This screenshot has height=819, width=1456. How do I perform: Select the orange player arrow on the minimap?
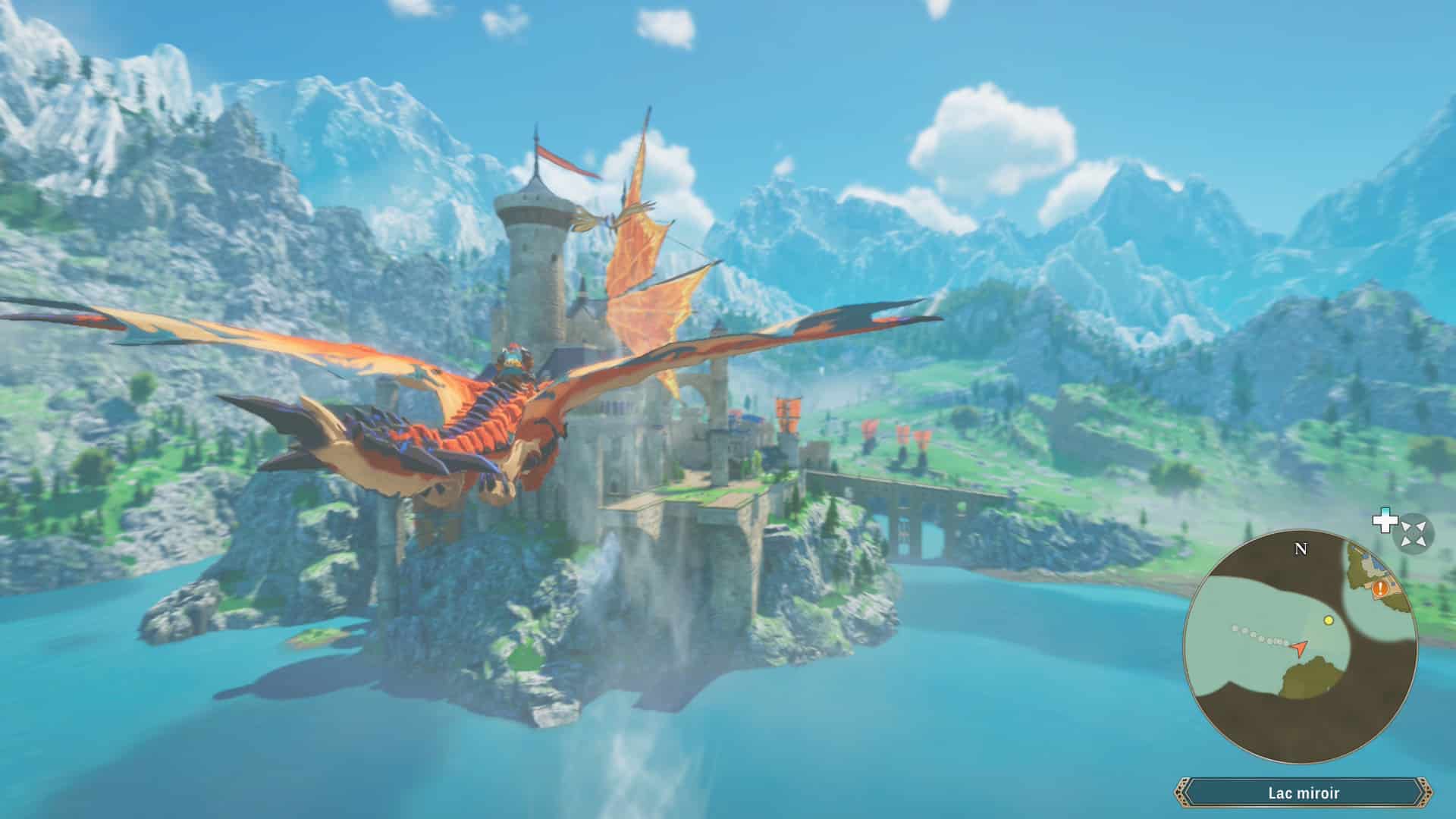click(1299, 648)
